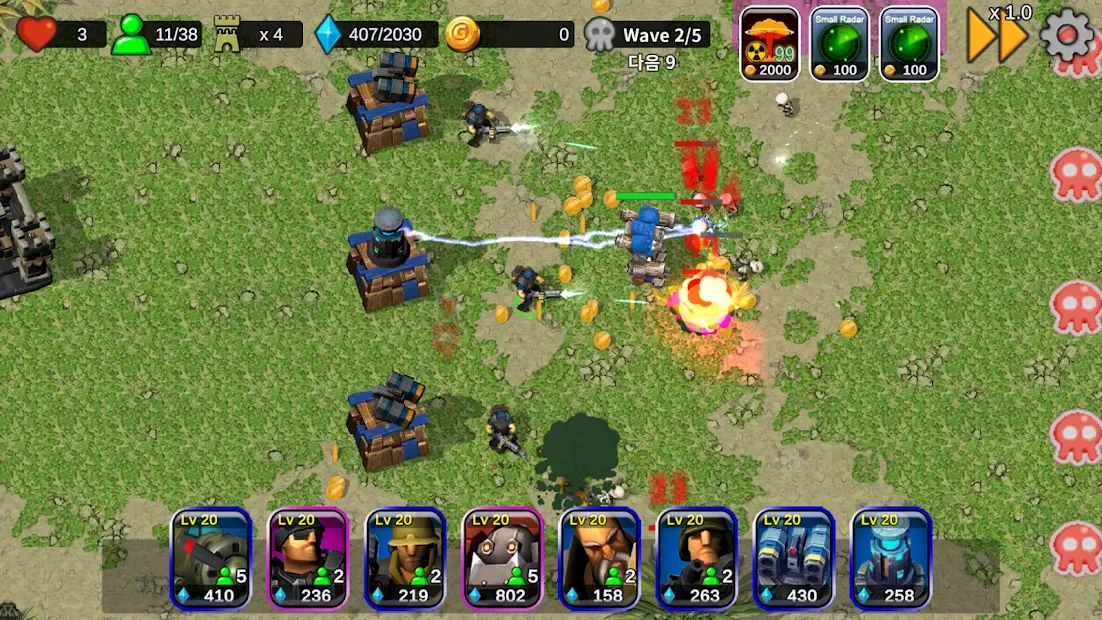The image size is (1102, 620).
Task: Choose the sunglasses soldier card costing 236
Action: (x=308, y=558)
